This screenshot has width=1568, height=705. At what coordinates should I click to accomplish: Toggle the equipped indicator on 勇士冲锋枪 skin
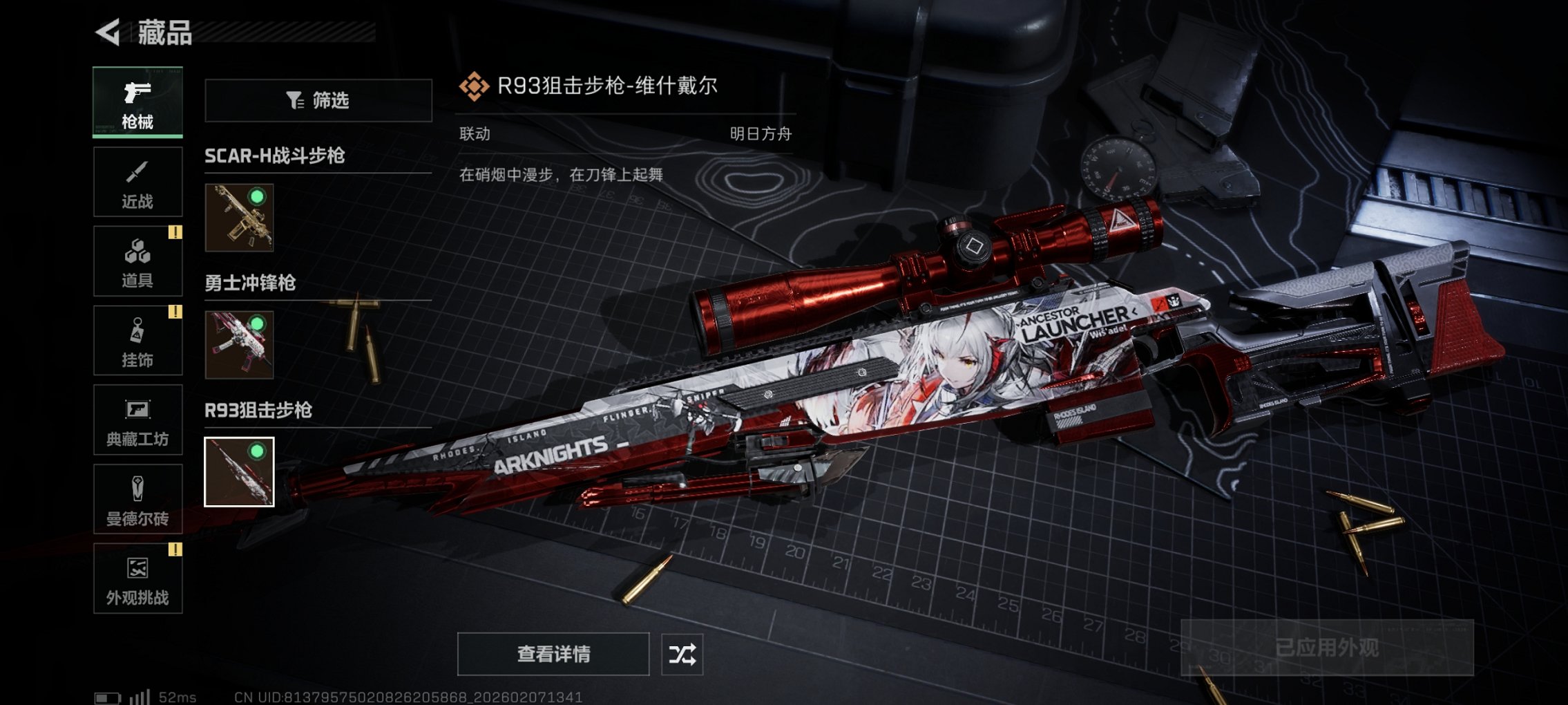tap(259, 324)
